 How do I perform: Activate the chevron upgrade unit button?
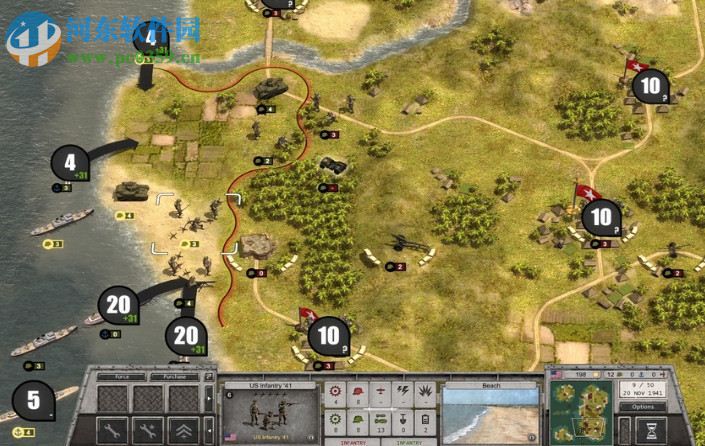(x=183, y=431)
